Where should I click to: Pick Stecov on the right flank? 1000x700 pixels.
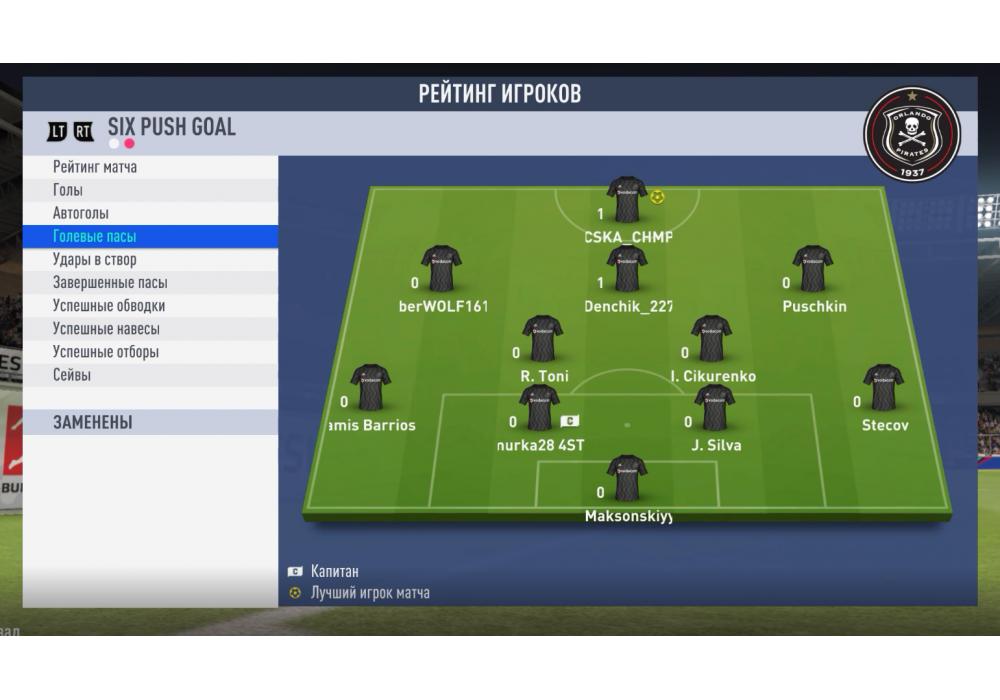pyautogui.click(x=883, y=388)
